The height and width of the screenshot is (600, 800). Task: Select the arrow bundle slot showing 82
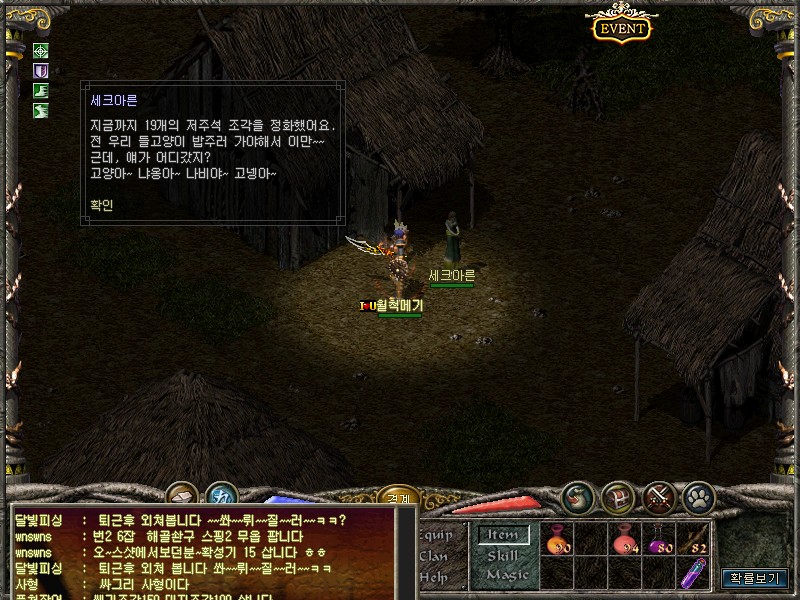click(x=695, y=540)
